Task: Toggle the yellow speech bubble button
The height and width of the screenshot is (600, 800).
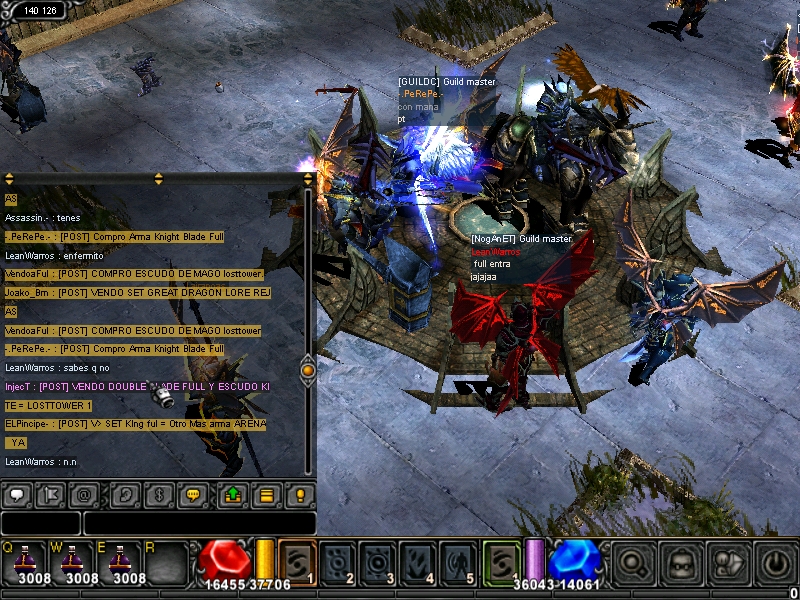Action: tap(192, 495)
